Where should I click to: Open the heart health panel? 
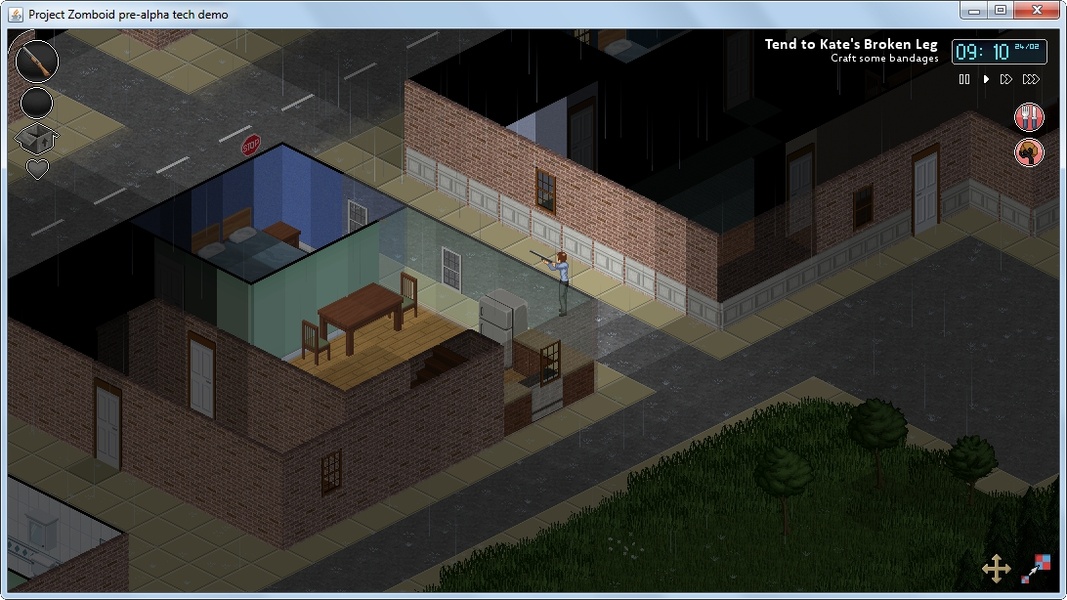click(37, 169)
